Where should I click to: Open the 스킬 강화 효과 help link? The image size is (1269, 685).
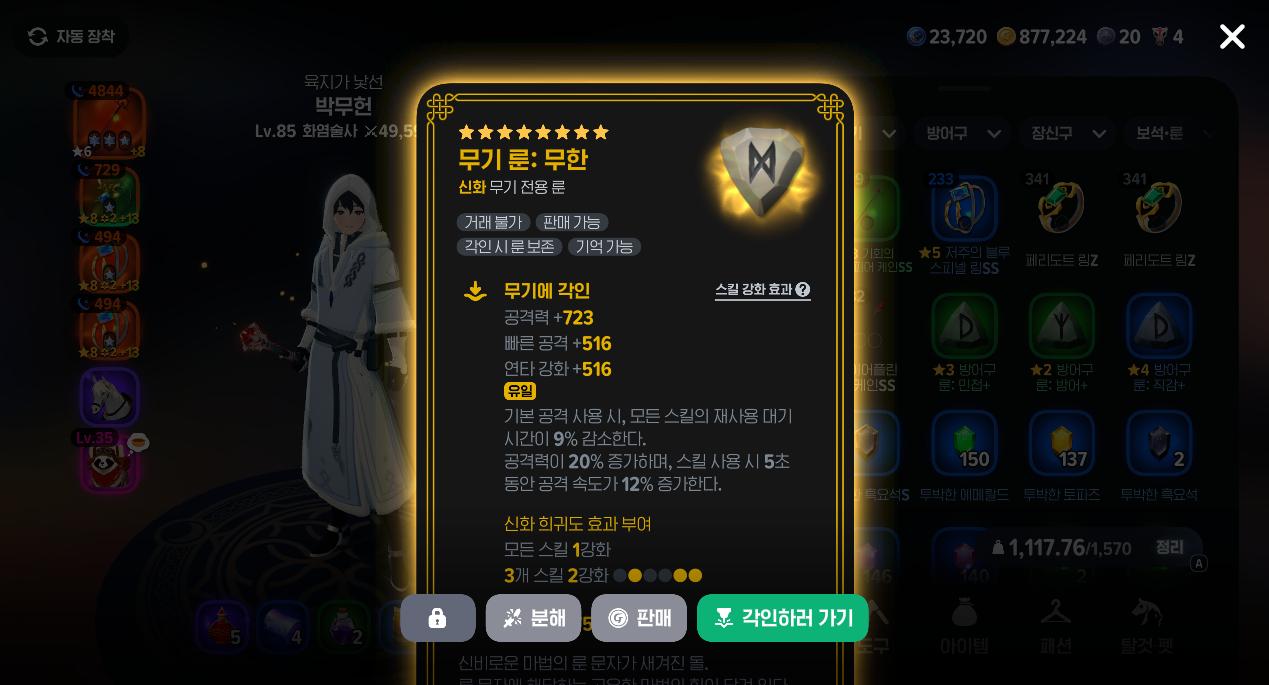tap(762, 290)
